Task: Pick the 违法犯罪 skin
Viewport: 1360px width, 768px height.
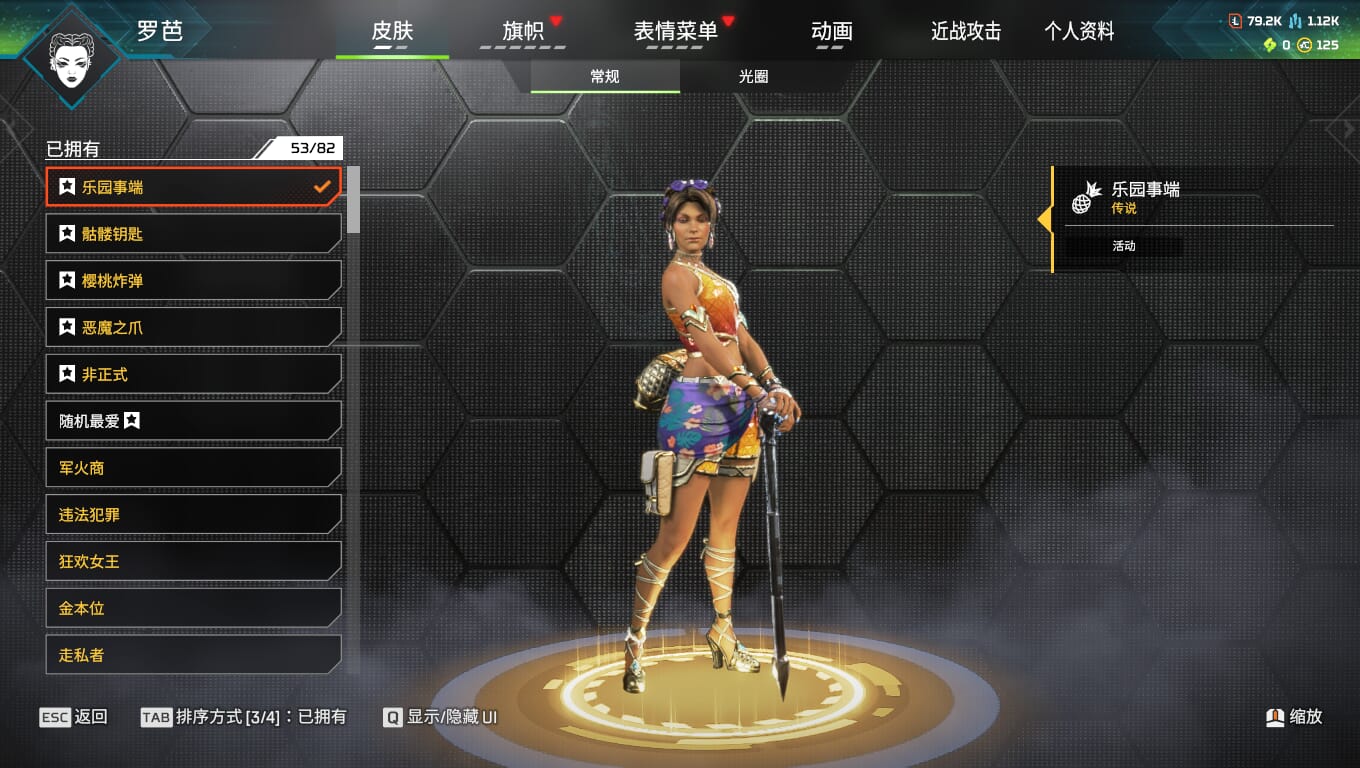Action: [193, 515]
